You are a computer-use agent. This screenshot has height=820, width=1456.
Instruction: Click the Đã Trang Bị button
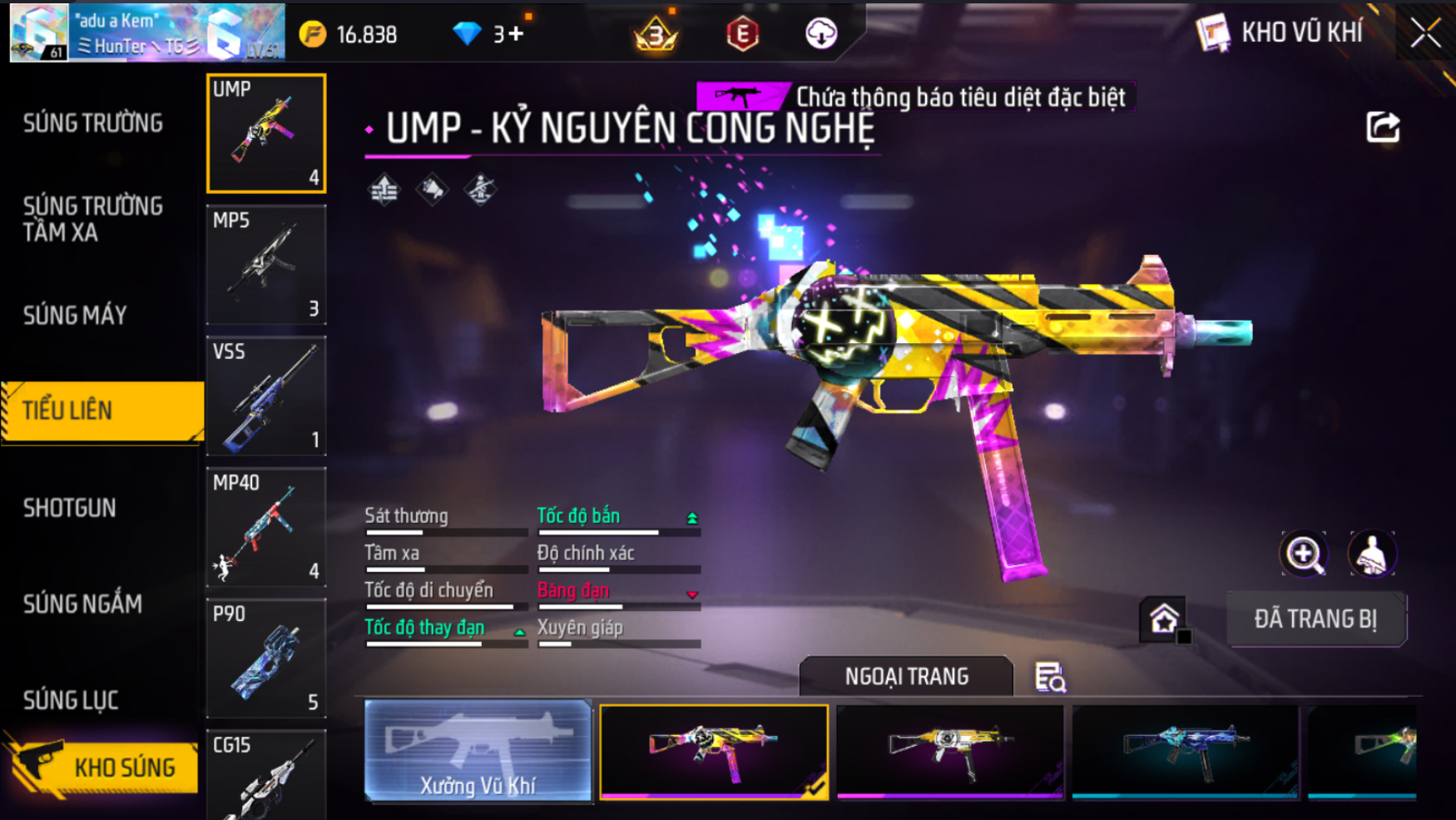(1316, 619)
